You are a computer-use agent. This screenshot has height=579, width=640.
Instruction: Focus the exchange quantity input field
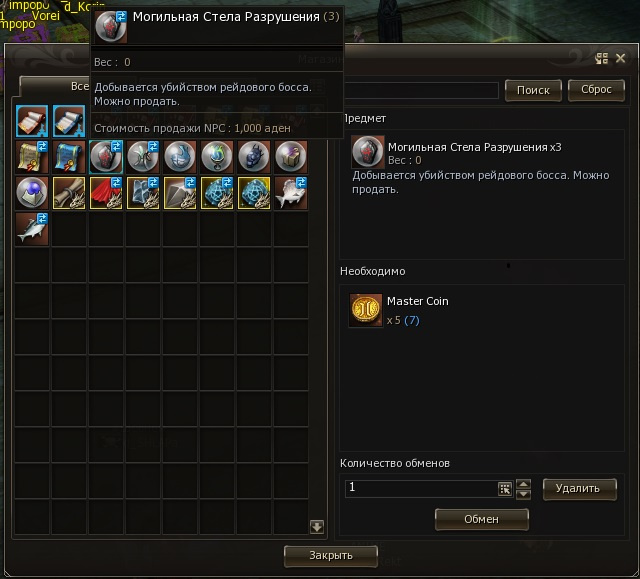pyautogui.click(x=420, y=488)
